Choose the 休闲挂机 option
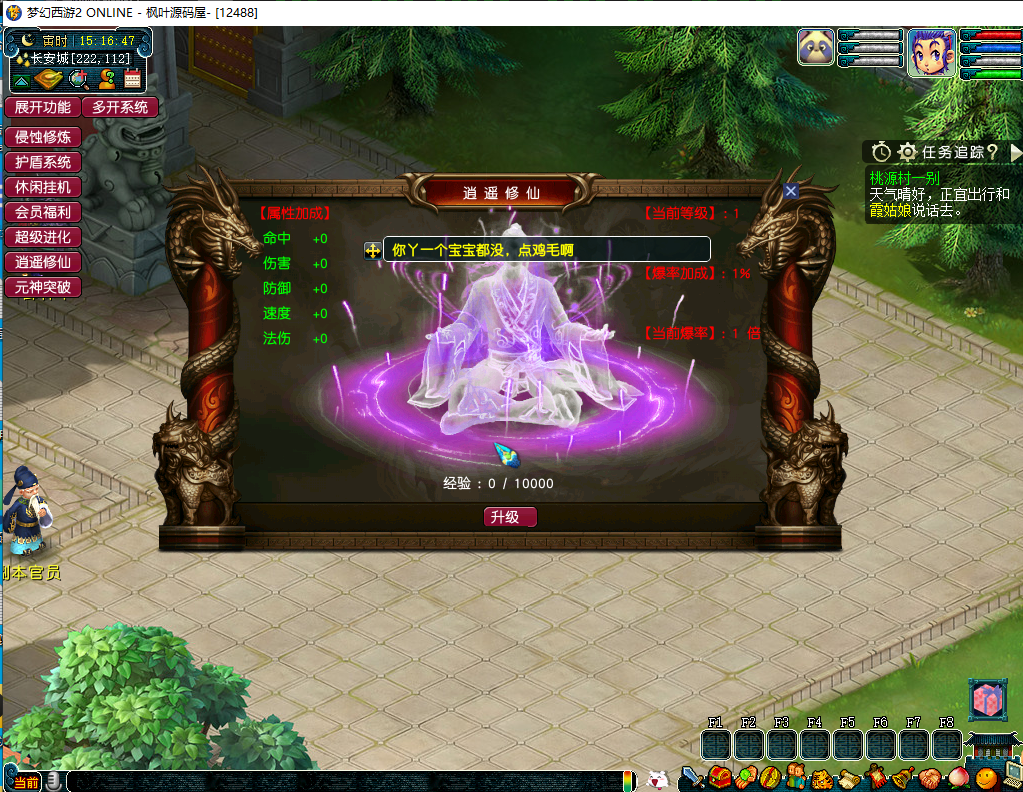The width and height of the screenshot is (1023, 792). pyautogui.click(x=42, y=187)
